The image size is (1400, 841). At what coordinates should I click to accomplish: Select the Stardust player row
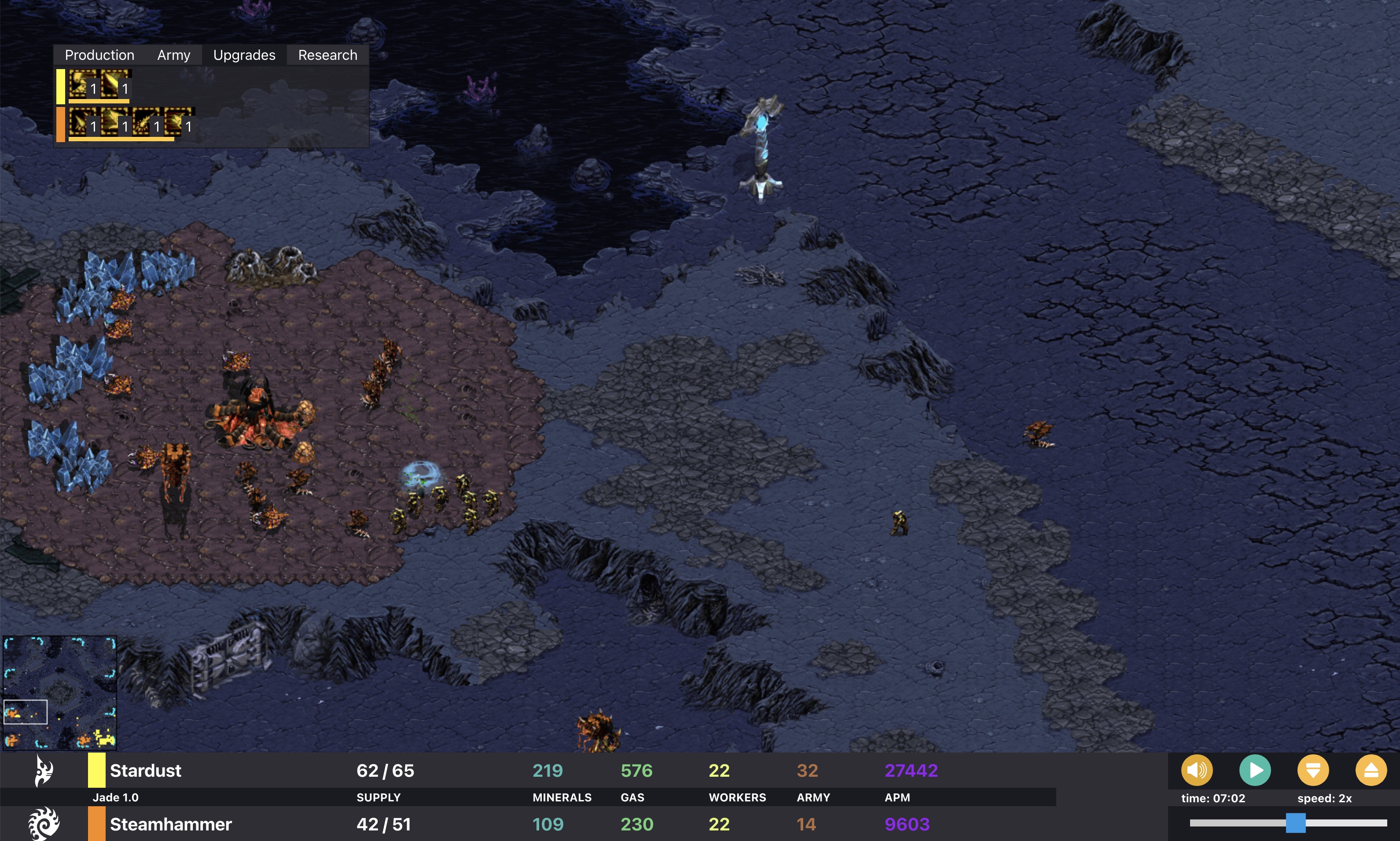[146, 771]
